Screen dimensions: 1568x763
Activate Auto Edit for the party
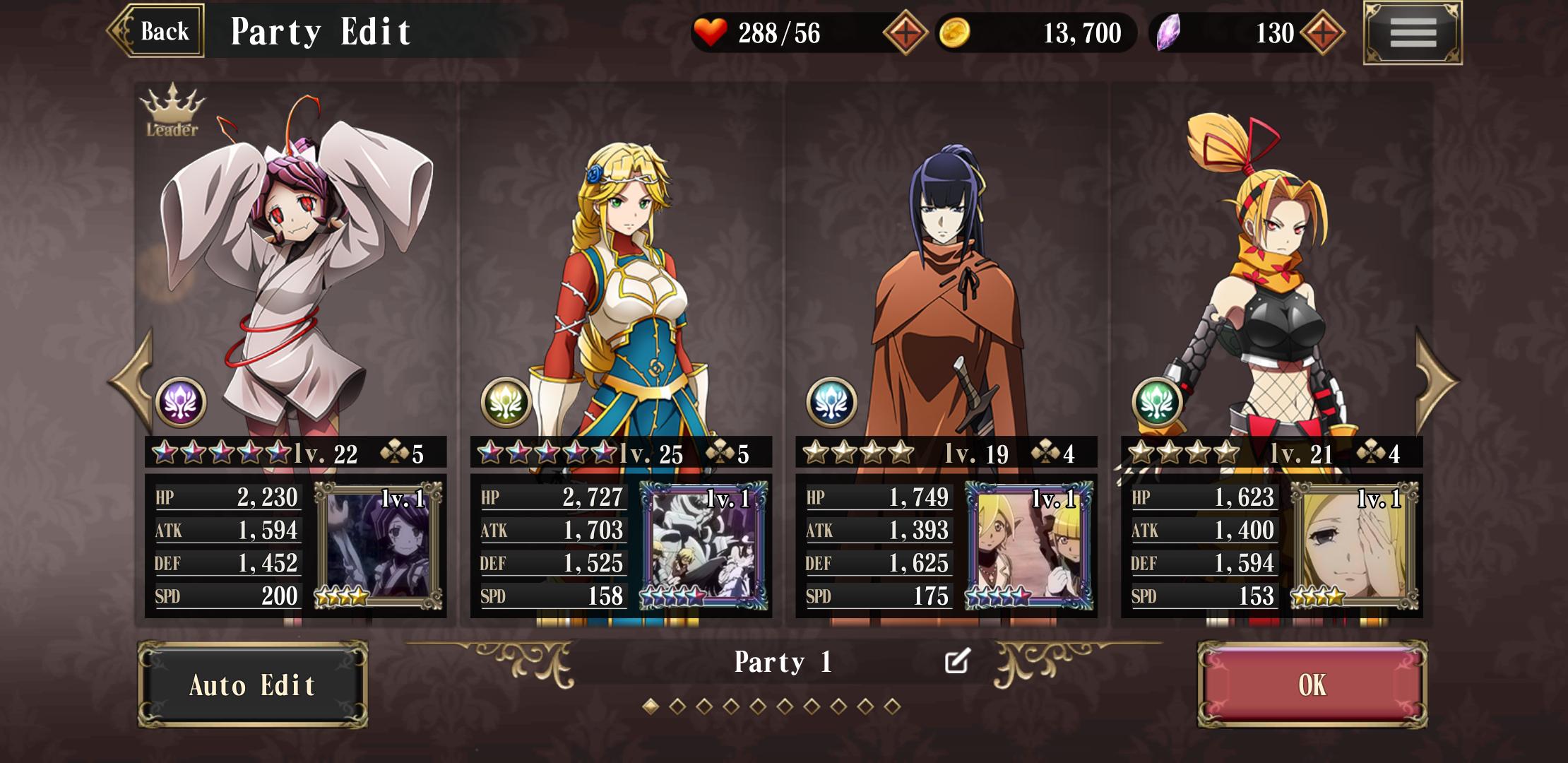tap(252, 685)
